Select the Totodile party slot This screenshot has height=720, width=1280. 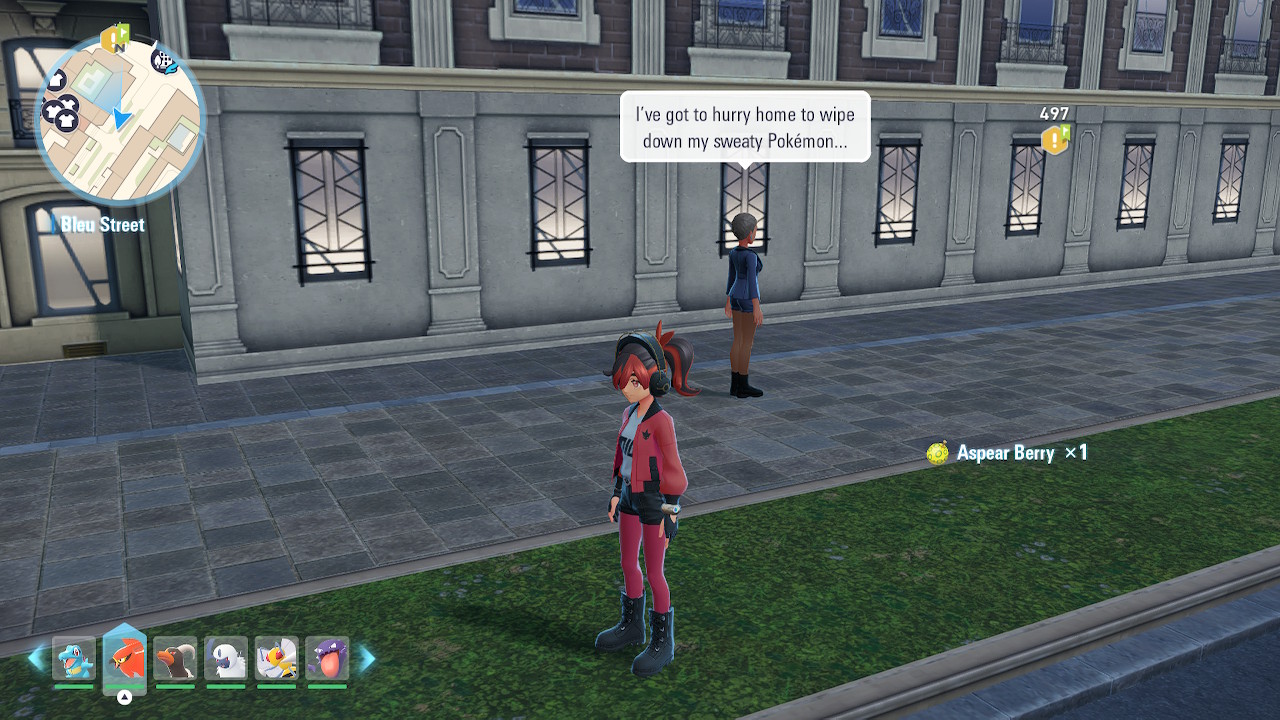(74, 659)
